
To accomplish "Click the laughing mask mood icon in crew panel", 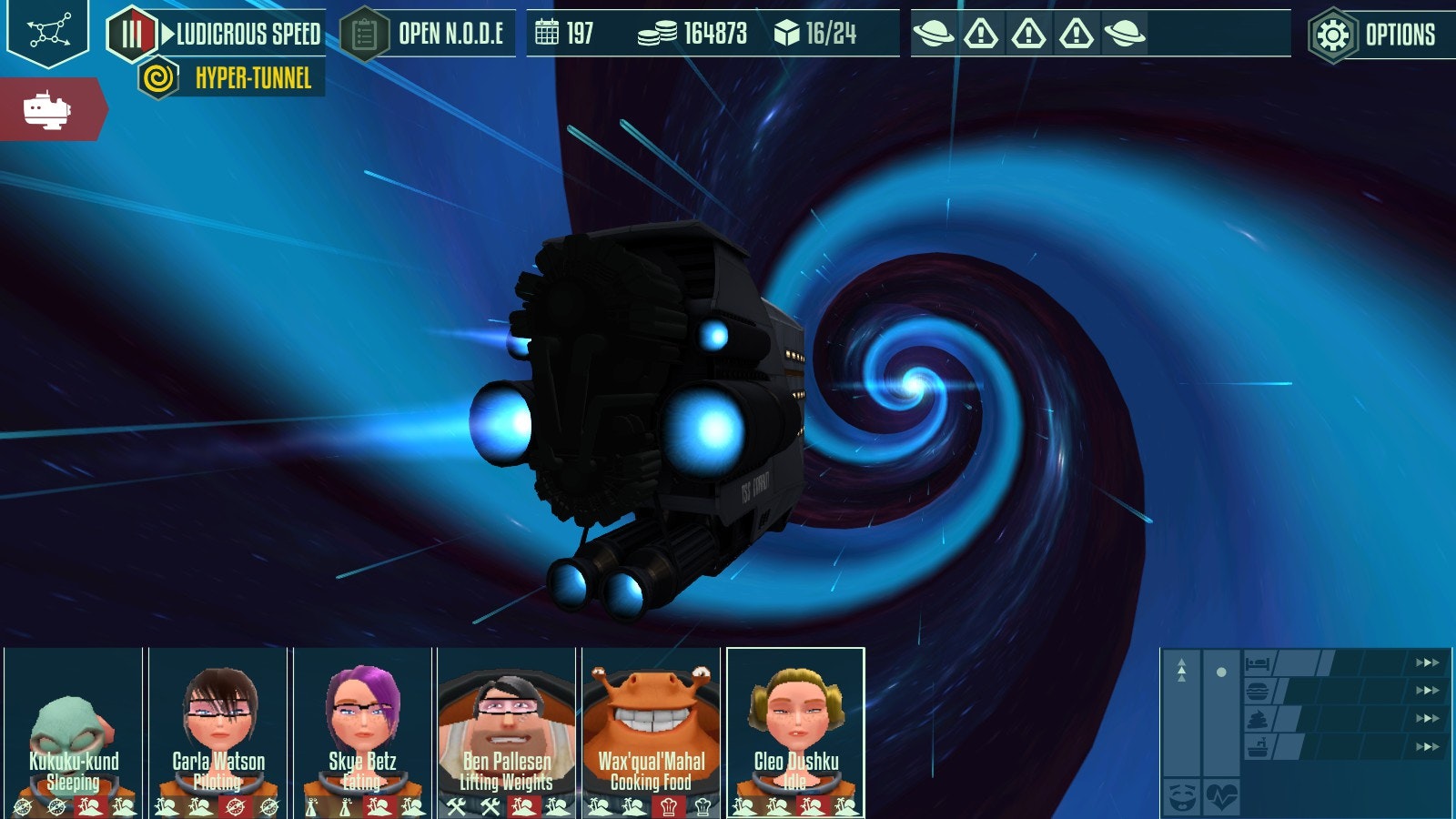I will pyautogui.click(x=1183, y=796).
